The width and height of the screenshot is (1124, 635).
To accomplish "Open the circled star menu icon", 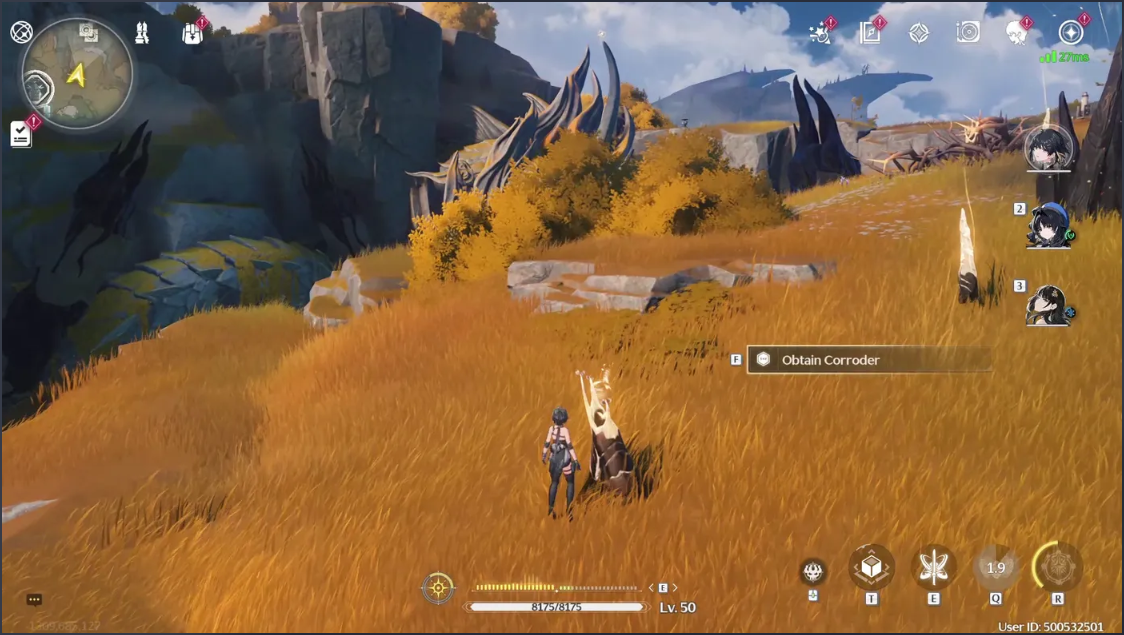I will tap(1072, 33).
